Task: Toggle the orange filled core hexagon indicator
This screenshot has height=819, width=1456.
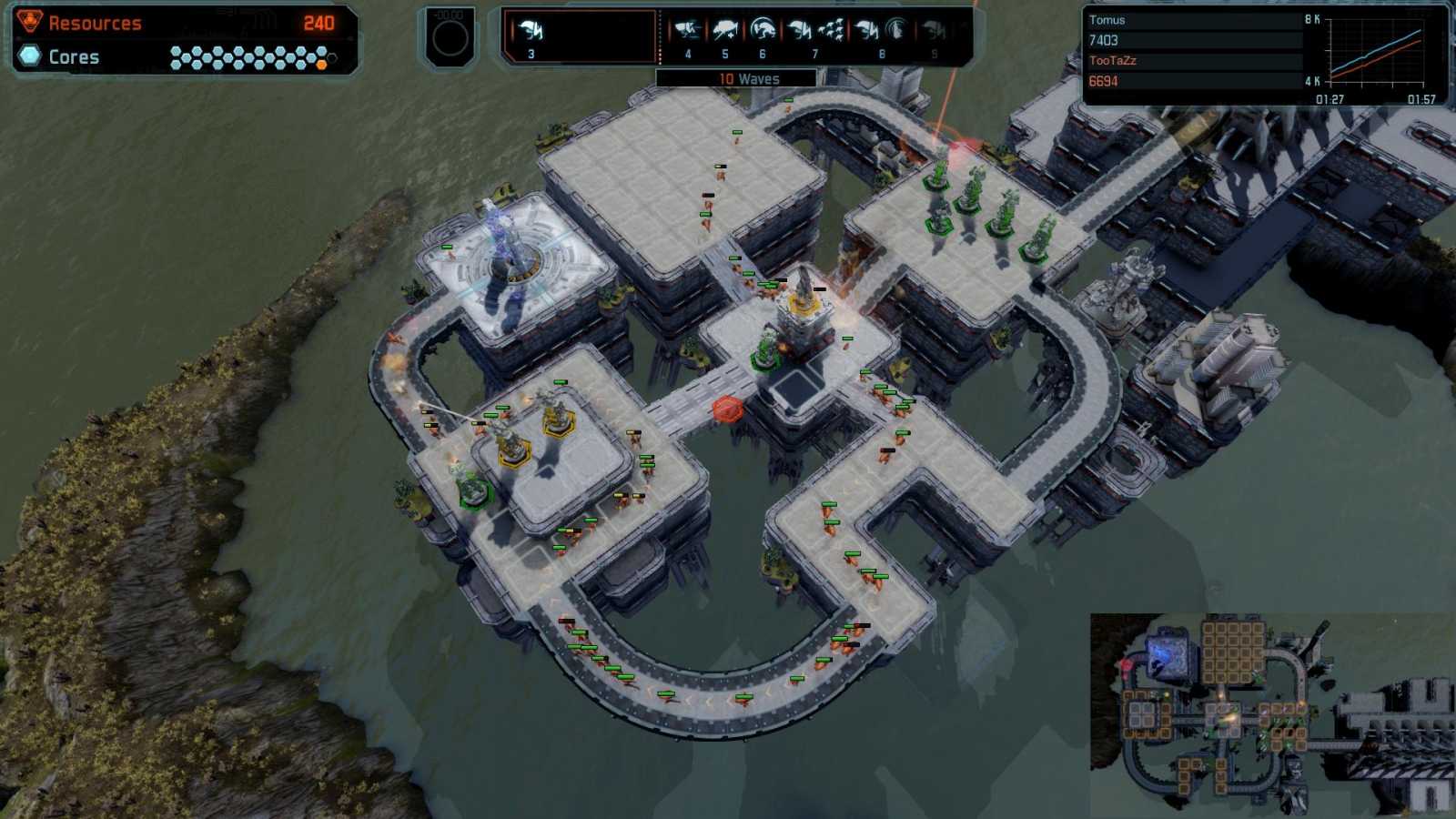Action: click(320, 64)
